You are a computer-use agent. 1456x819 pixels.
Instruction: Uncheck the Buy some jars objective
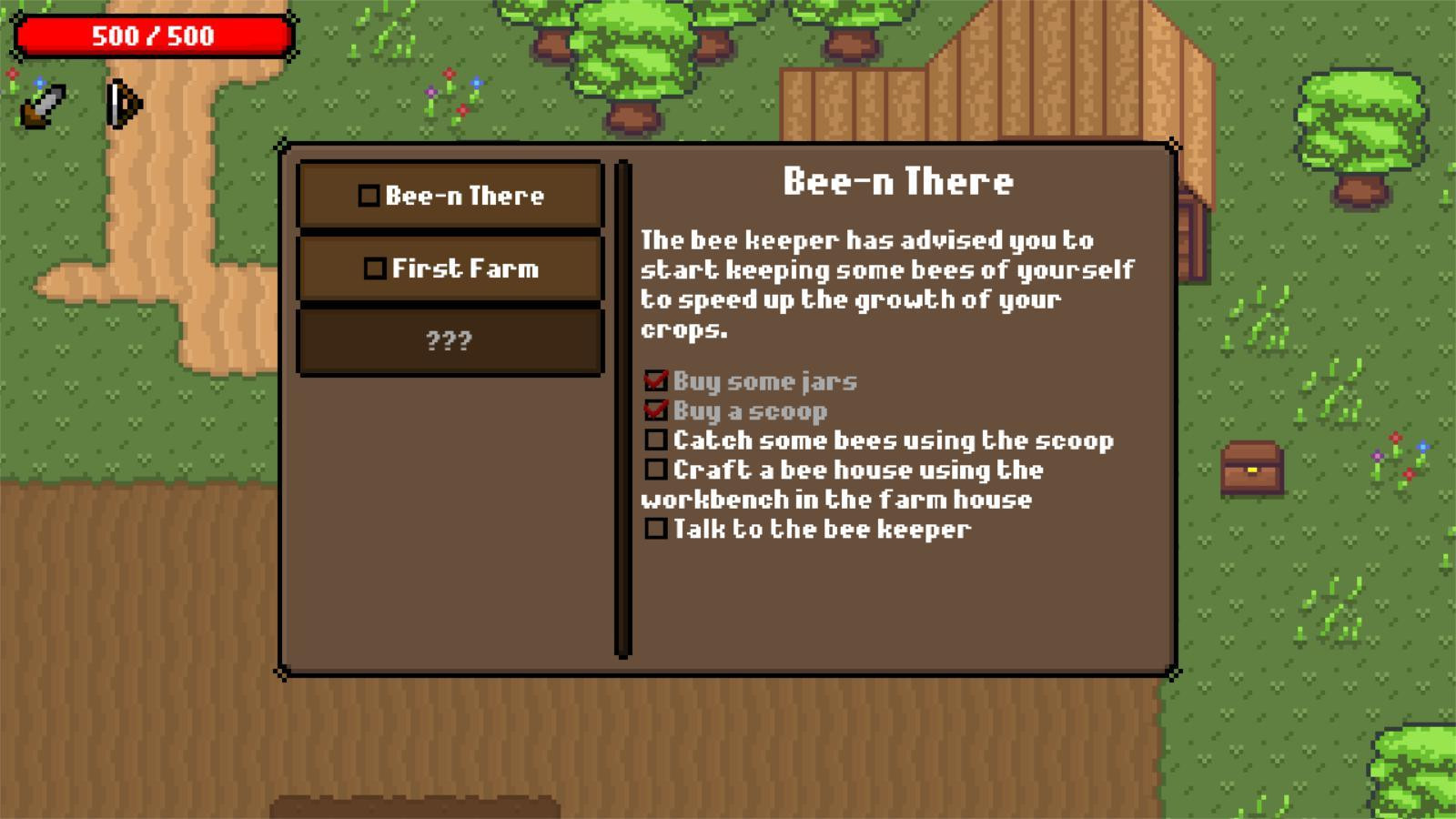pyautogui.click(x=655, y=381)
